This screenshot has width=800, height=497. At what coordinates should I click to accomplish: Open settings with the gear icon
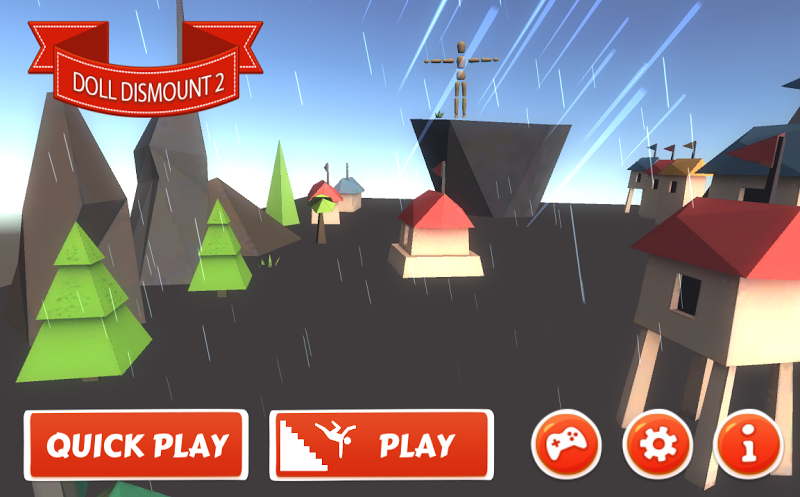(657, 443)
